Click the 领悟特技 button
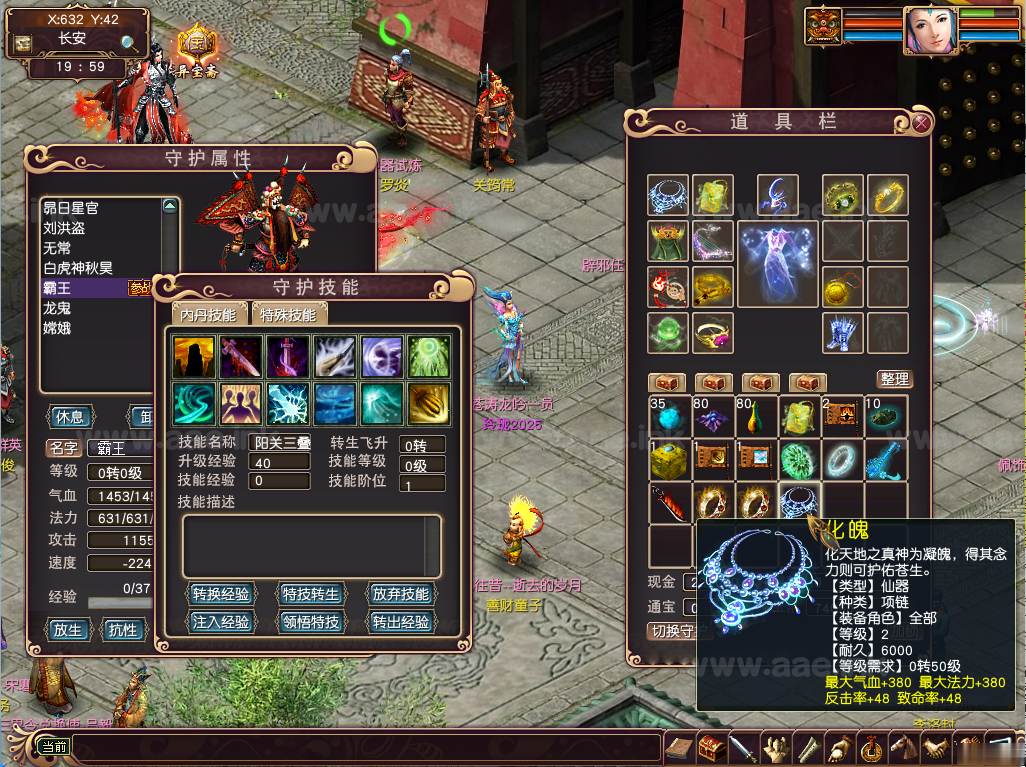 (x=310, y=622)
